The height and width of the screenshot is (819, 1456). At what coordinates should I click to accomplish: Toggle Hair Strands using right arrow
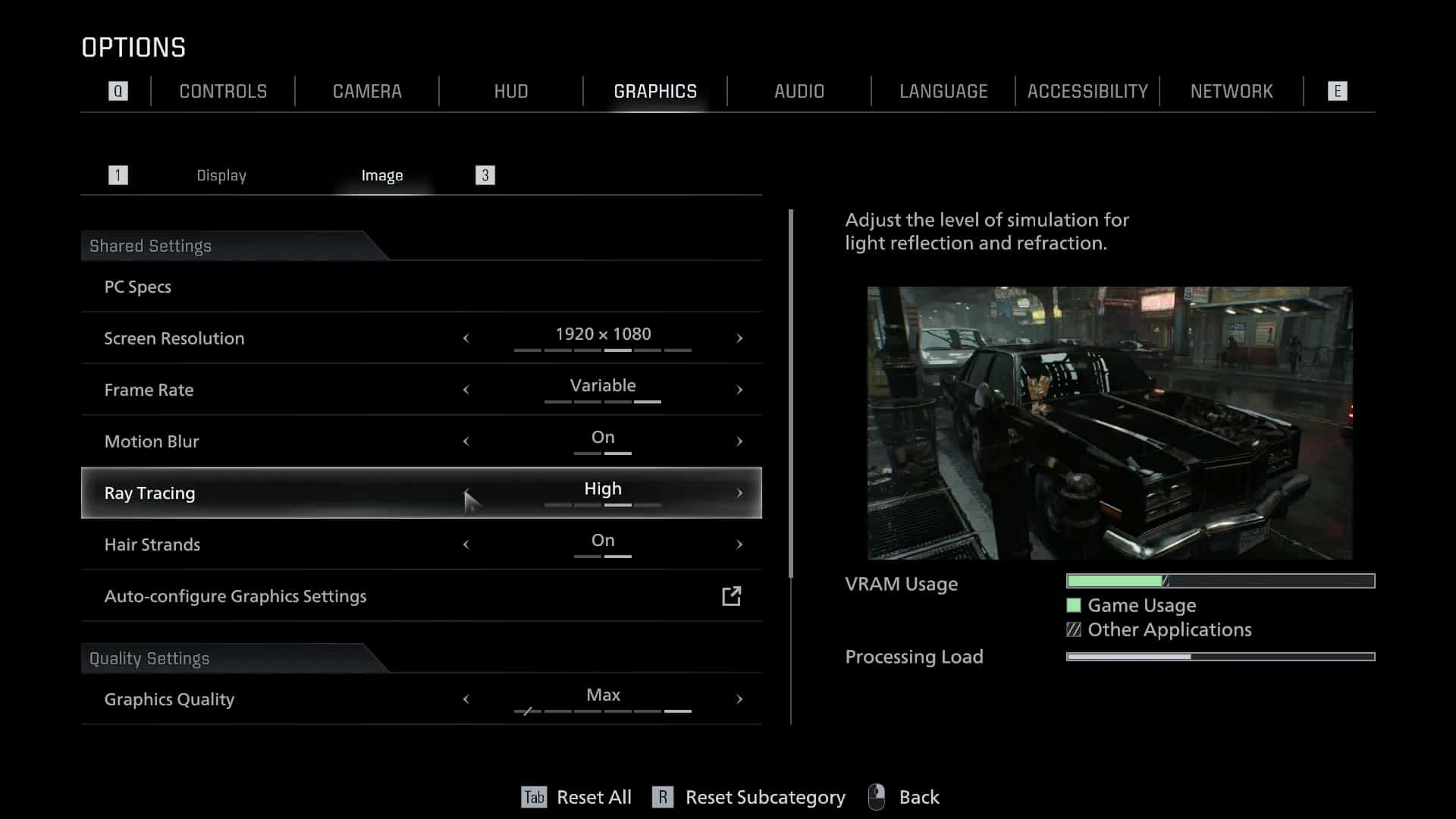click(x=739, y=544)
